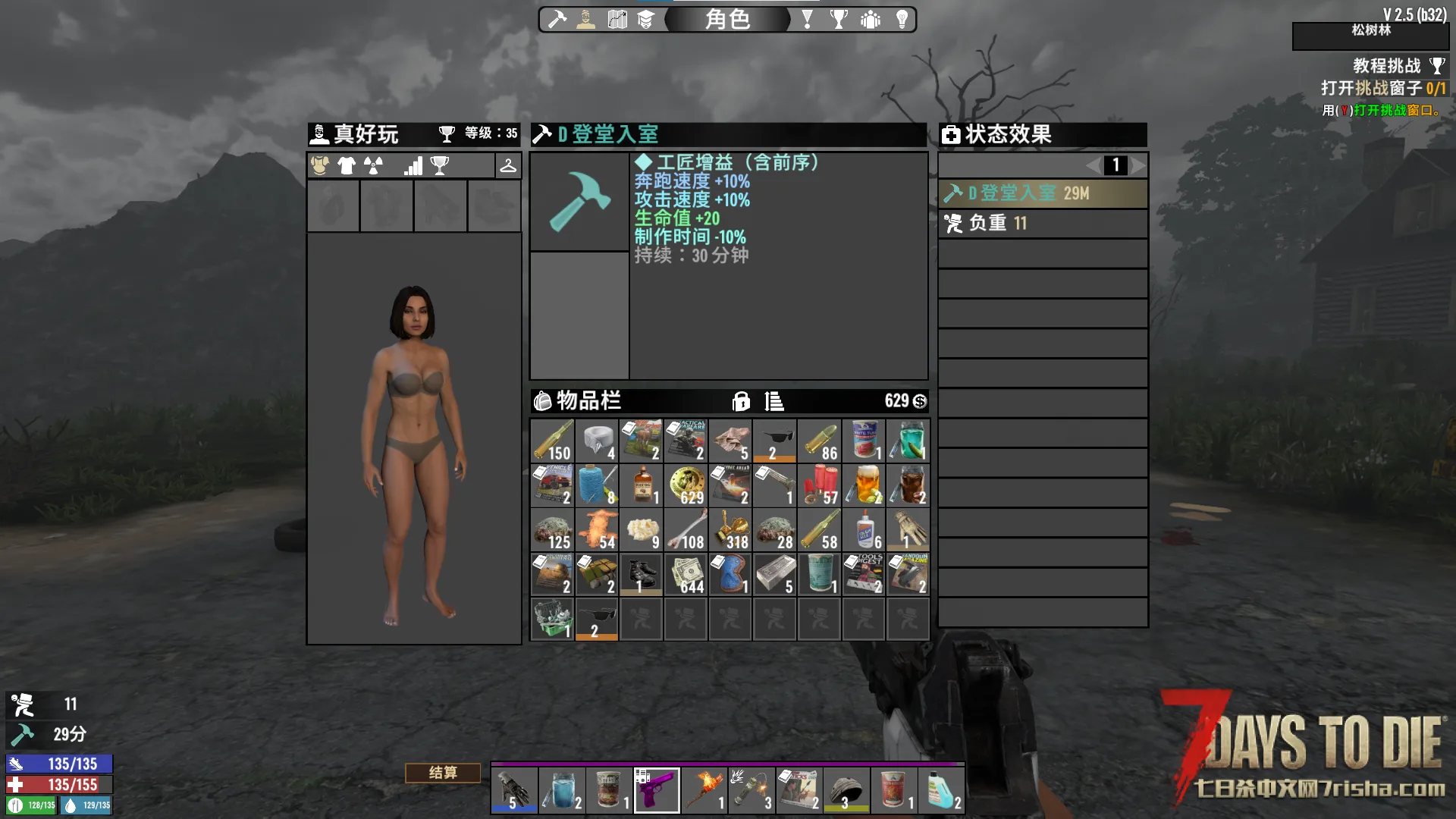The image size is (1456, 819).
Task: Switch to the map tab
Action: click(x=617, y=20)
